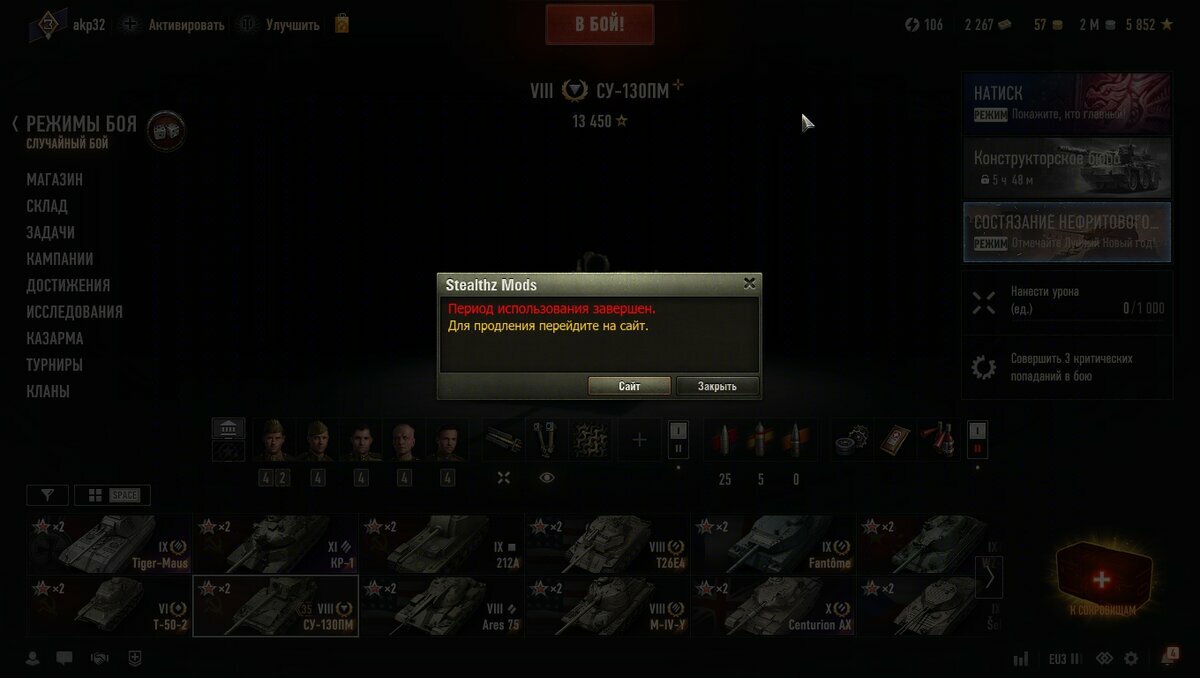Select the Tiger-Maus tank in the carousel
The image size is (1200, 678).
coord(109,545)
